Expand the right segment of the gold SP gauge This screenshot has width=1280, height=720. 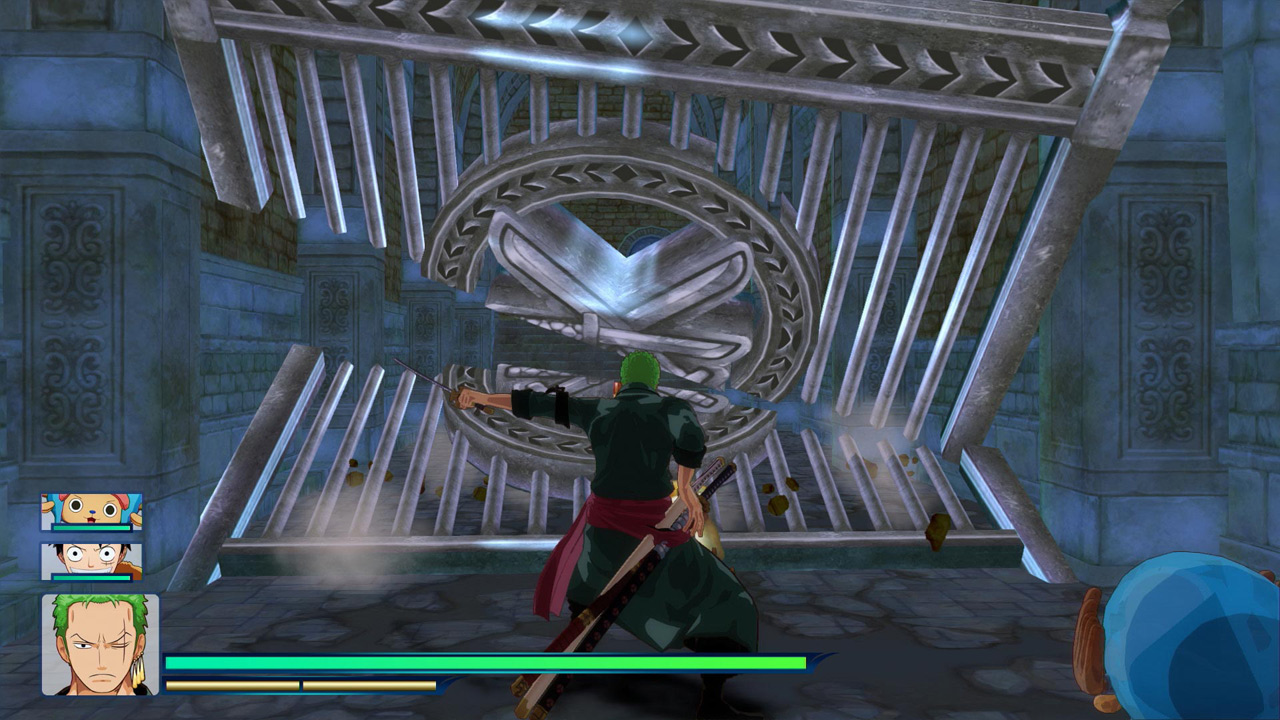point(370,686)
